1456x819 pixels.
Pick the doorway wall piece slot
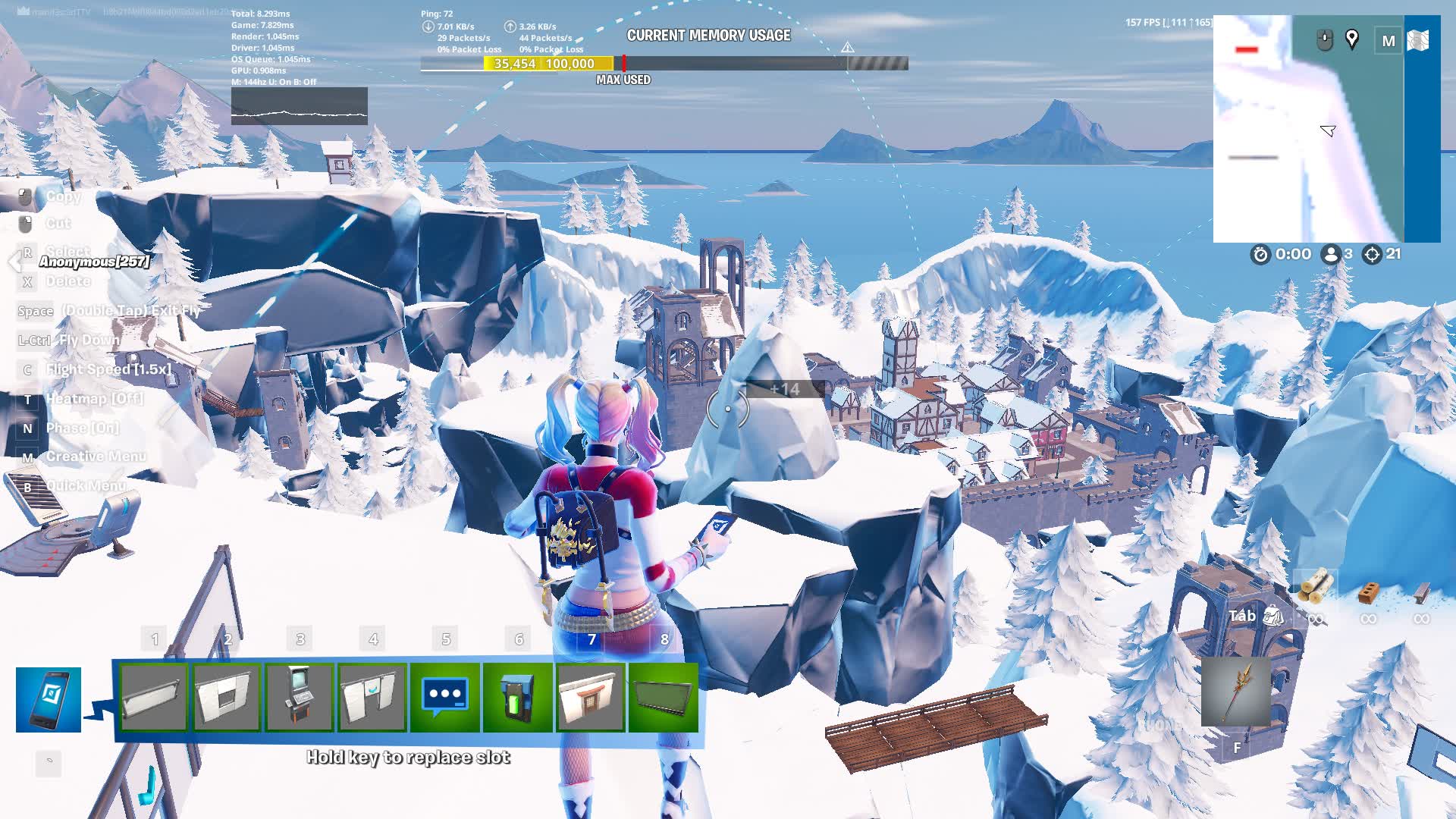pos(372,697)
